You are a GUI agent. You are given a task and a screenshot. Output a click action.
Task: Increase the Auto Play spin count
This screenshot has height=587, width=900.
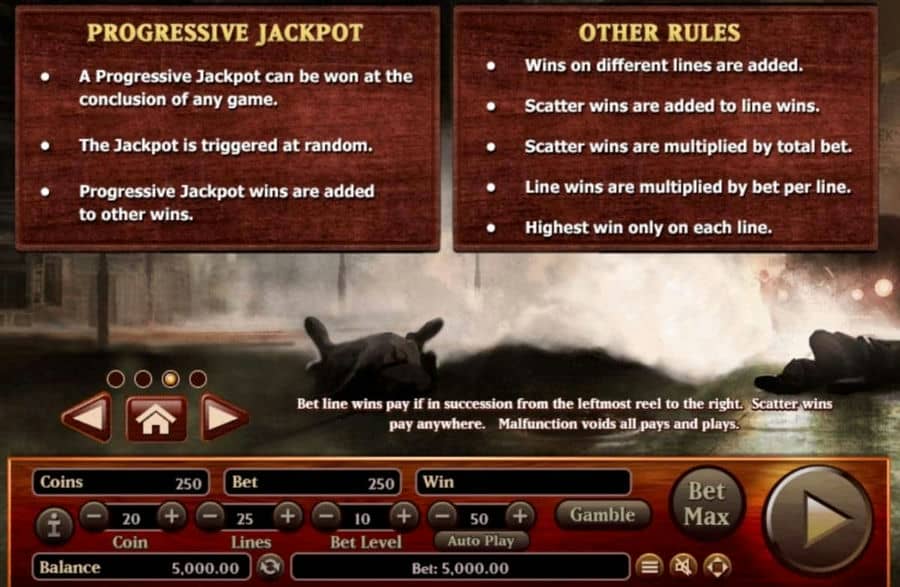click(518, 516)
